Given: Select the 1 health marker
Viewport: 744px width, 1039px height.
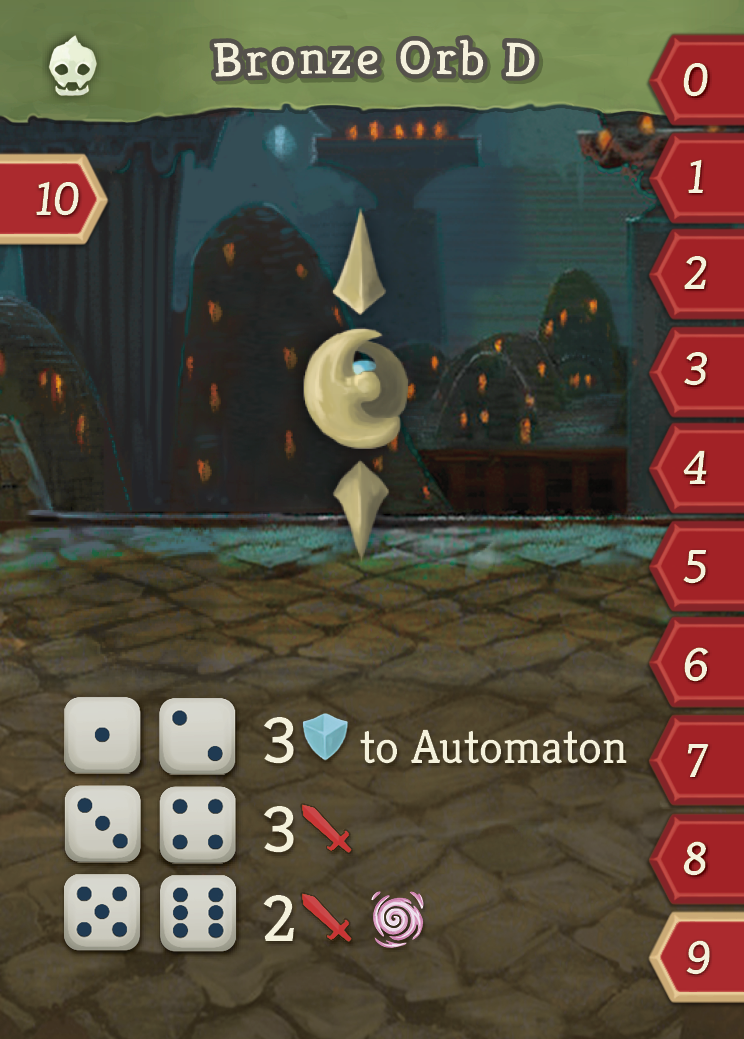Looking at the screenshot, I should [698, 178].
